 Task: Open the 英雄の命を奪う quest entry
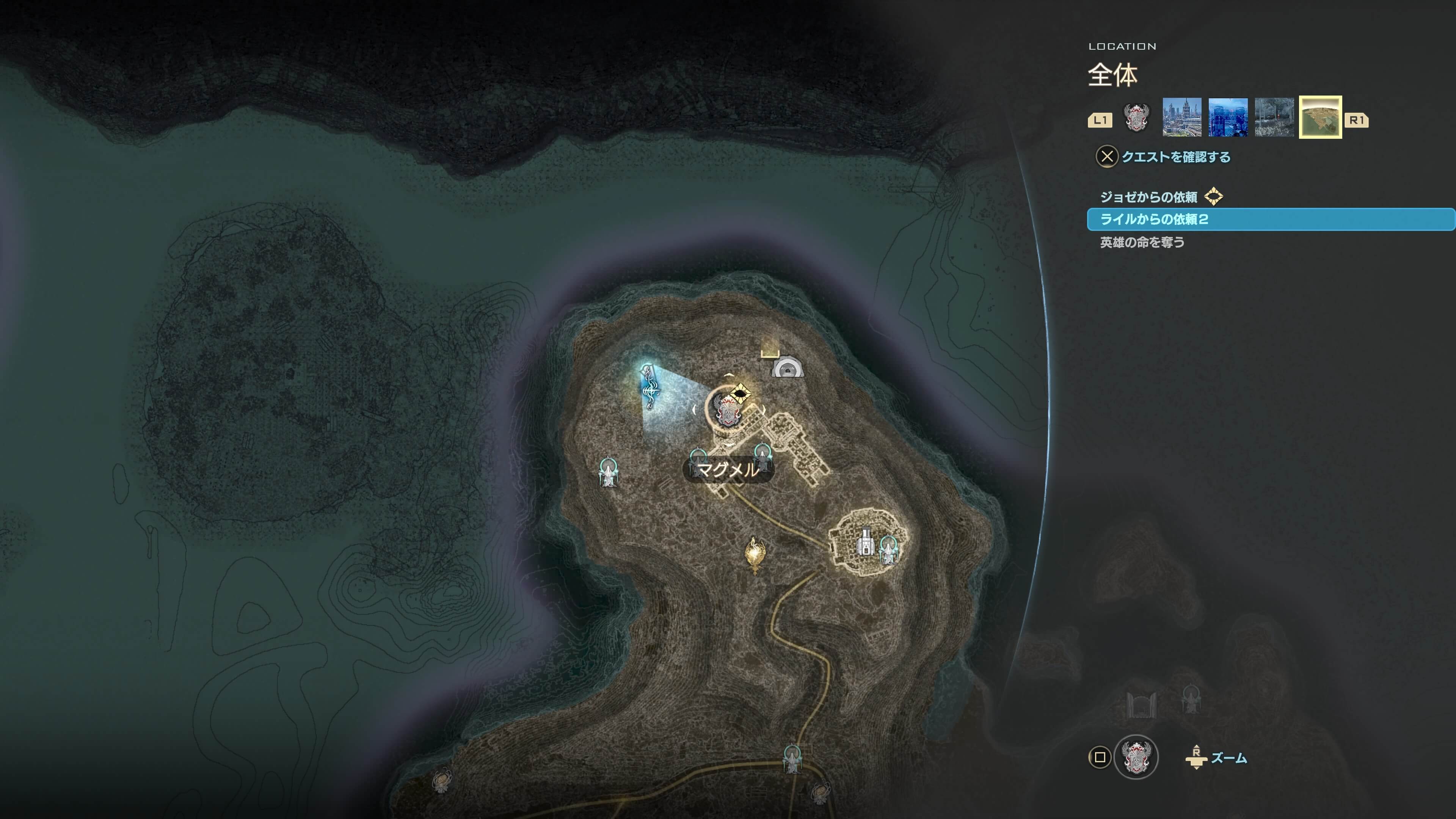click(x=1142, y=242)
